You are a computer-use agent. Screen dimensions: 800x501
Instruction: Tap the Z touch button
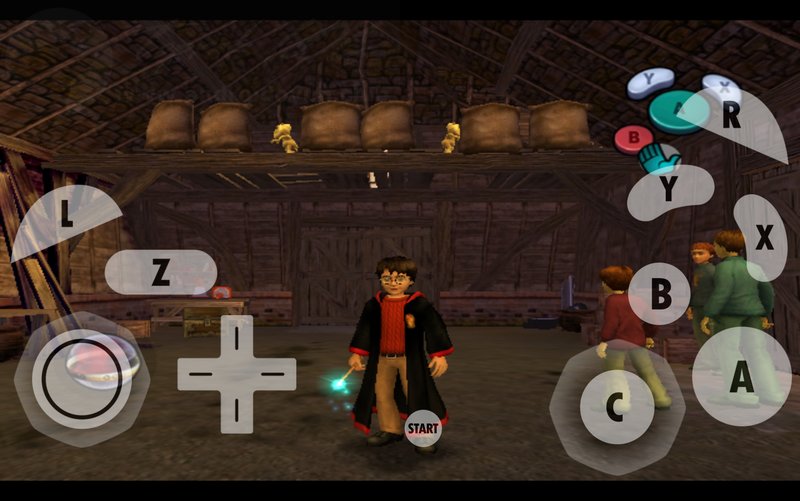tap(160, 272)
